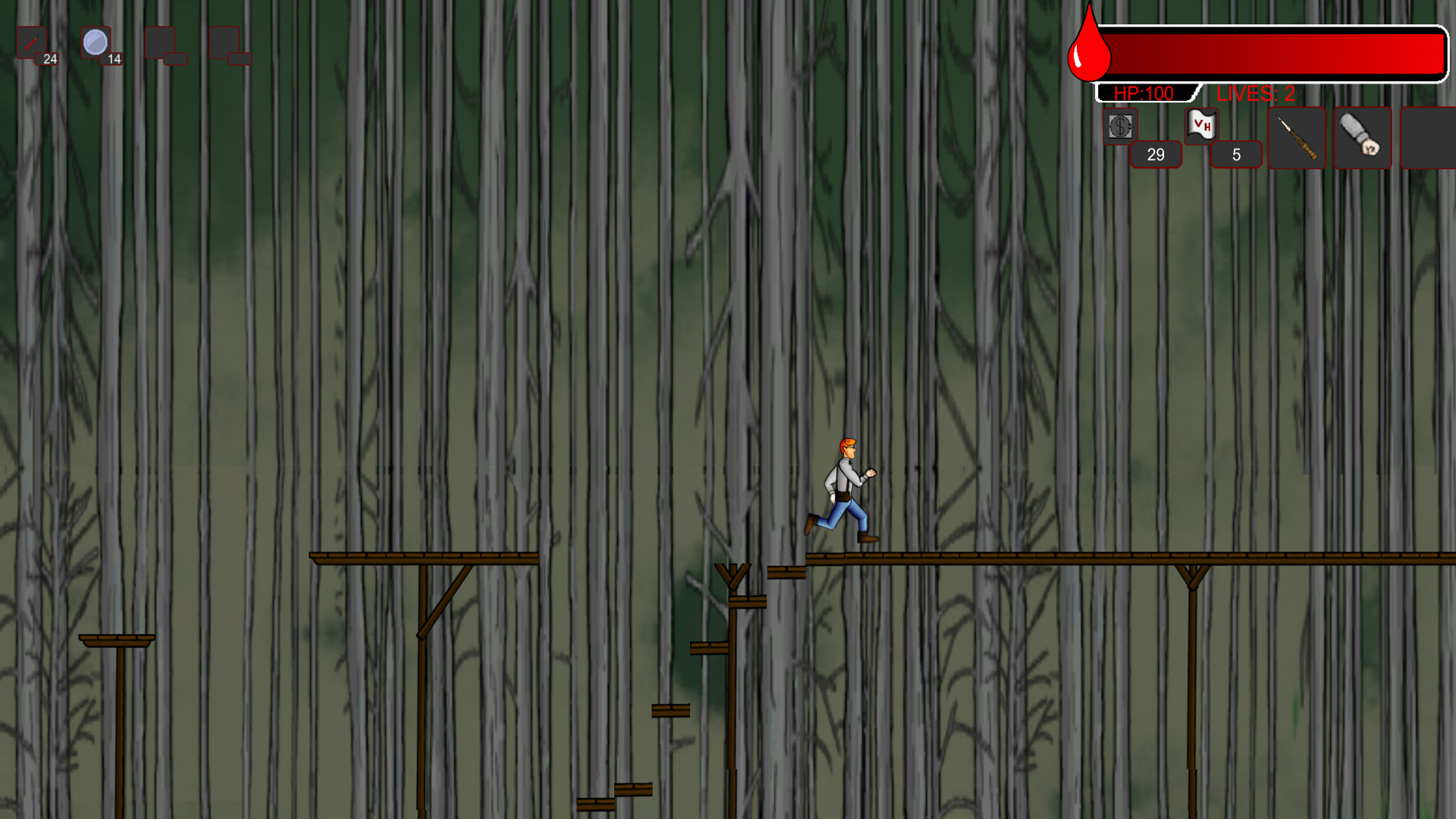
Task: Click the empty count box beside fourth slot
Action: (x=241, y=58)
